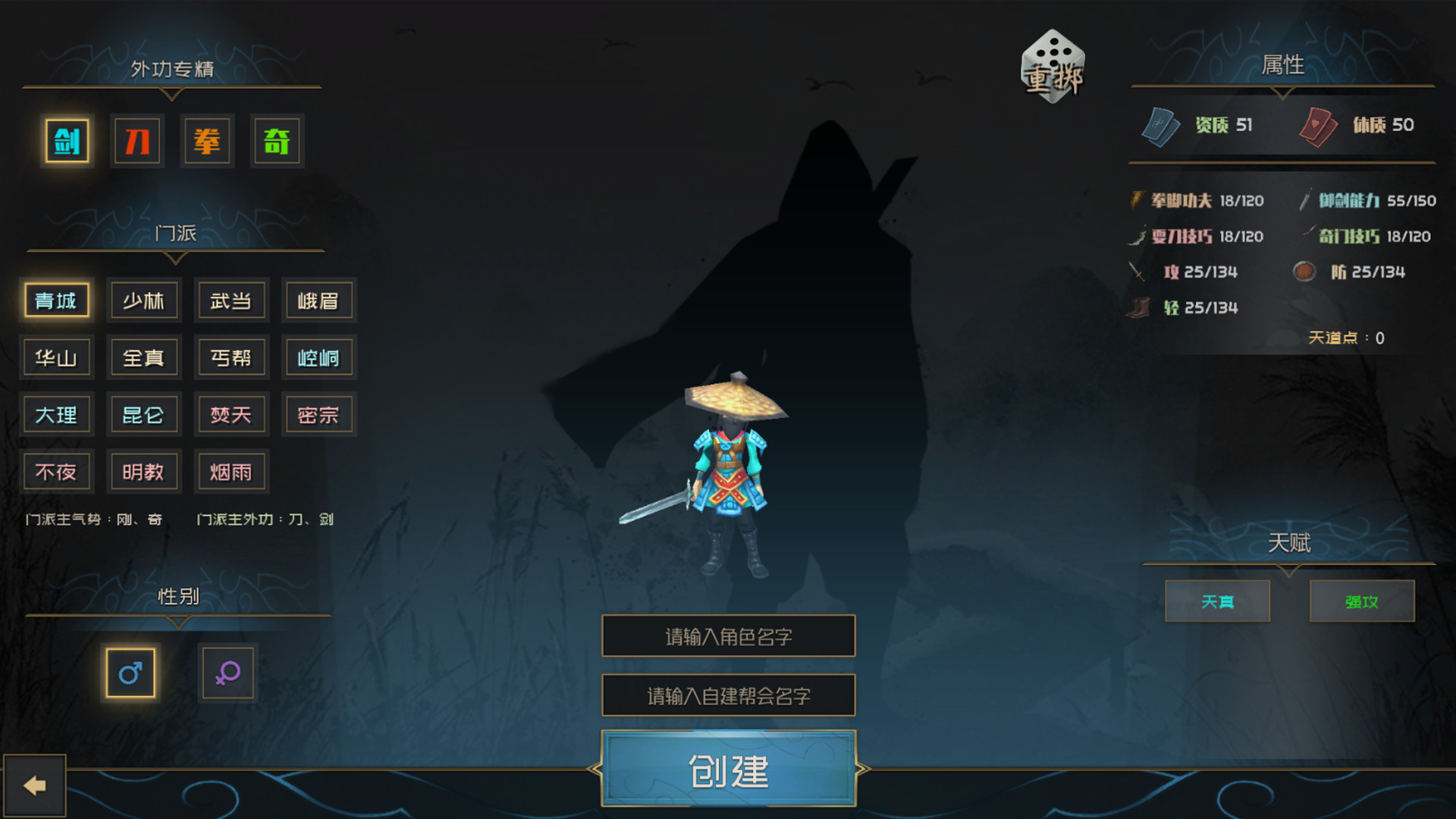Select the 拳 (fist) specialty icon
1456x819 pixels.
tap(207, 141)
